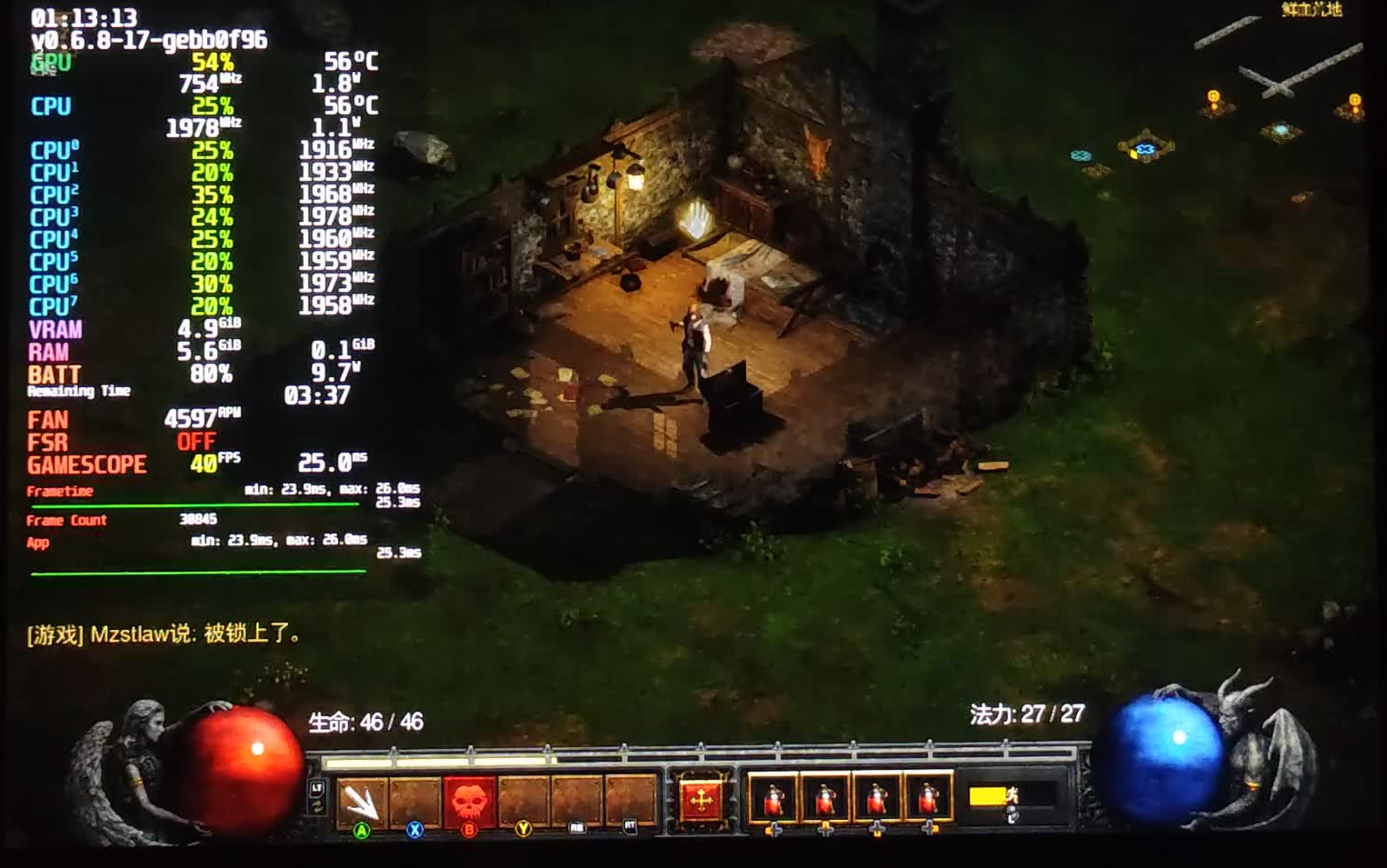Screen dimensions: 1387x868
Task: Toggle weapon swap via the LT icon
Action: pyautogui.click(x=316, y=795)
